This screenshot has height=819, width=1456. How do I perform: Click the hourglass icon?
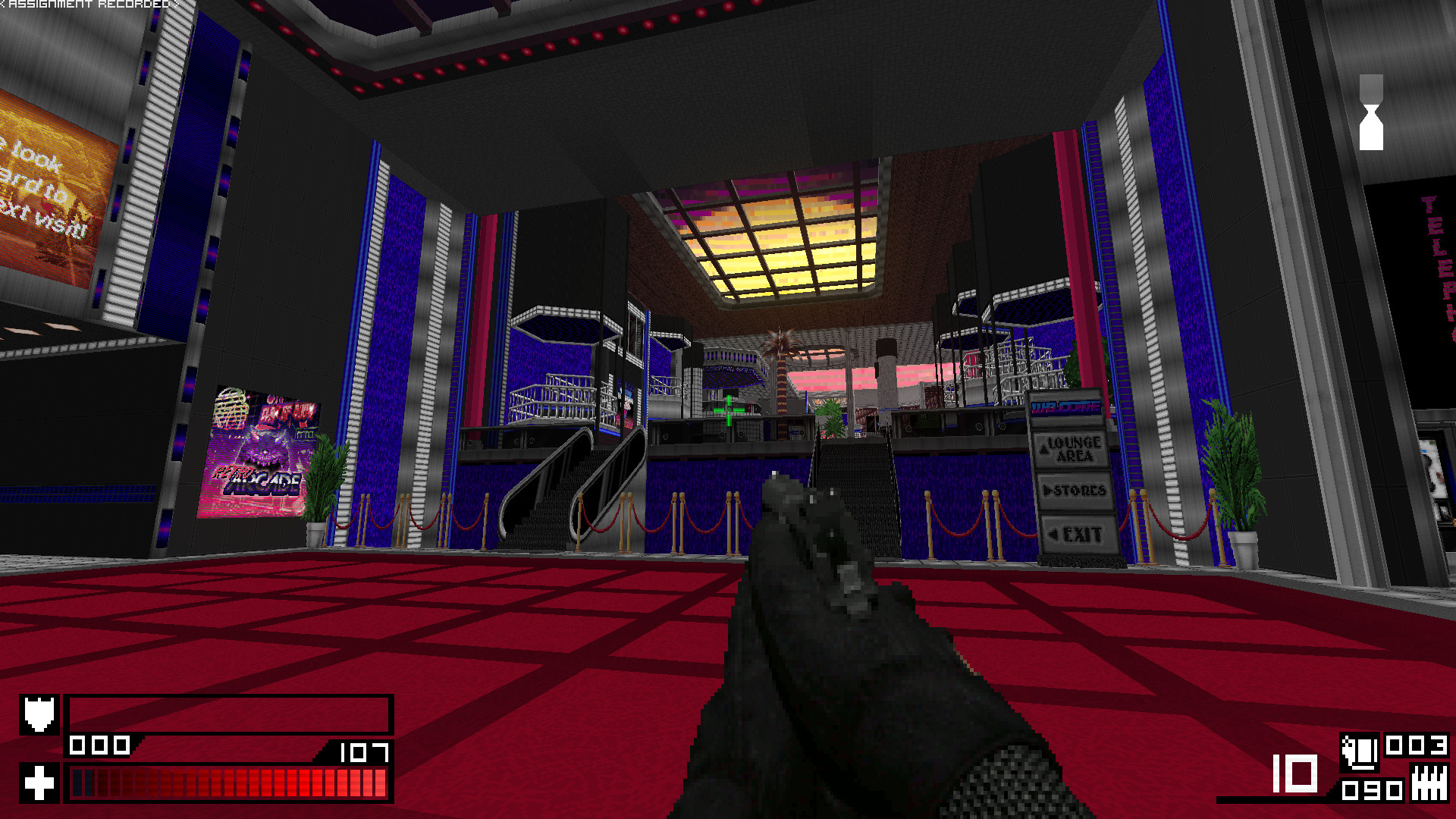click(x=1371, y=112)
